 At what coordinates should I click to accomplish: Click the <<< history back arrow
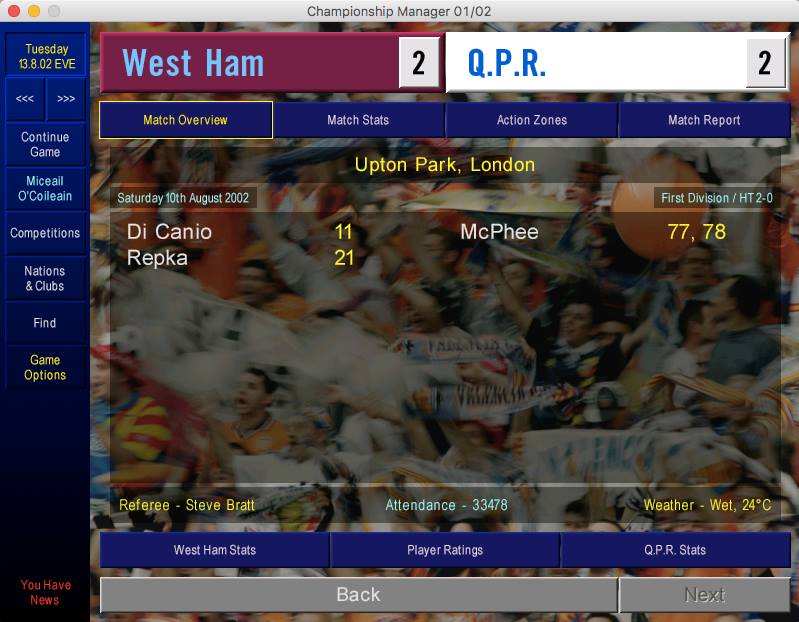pos(25,99)
